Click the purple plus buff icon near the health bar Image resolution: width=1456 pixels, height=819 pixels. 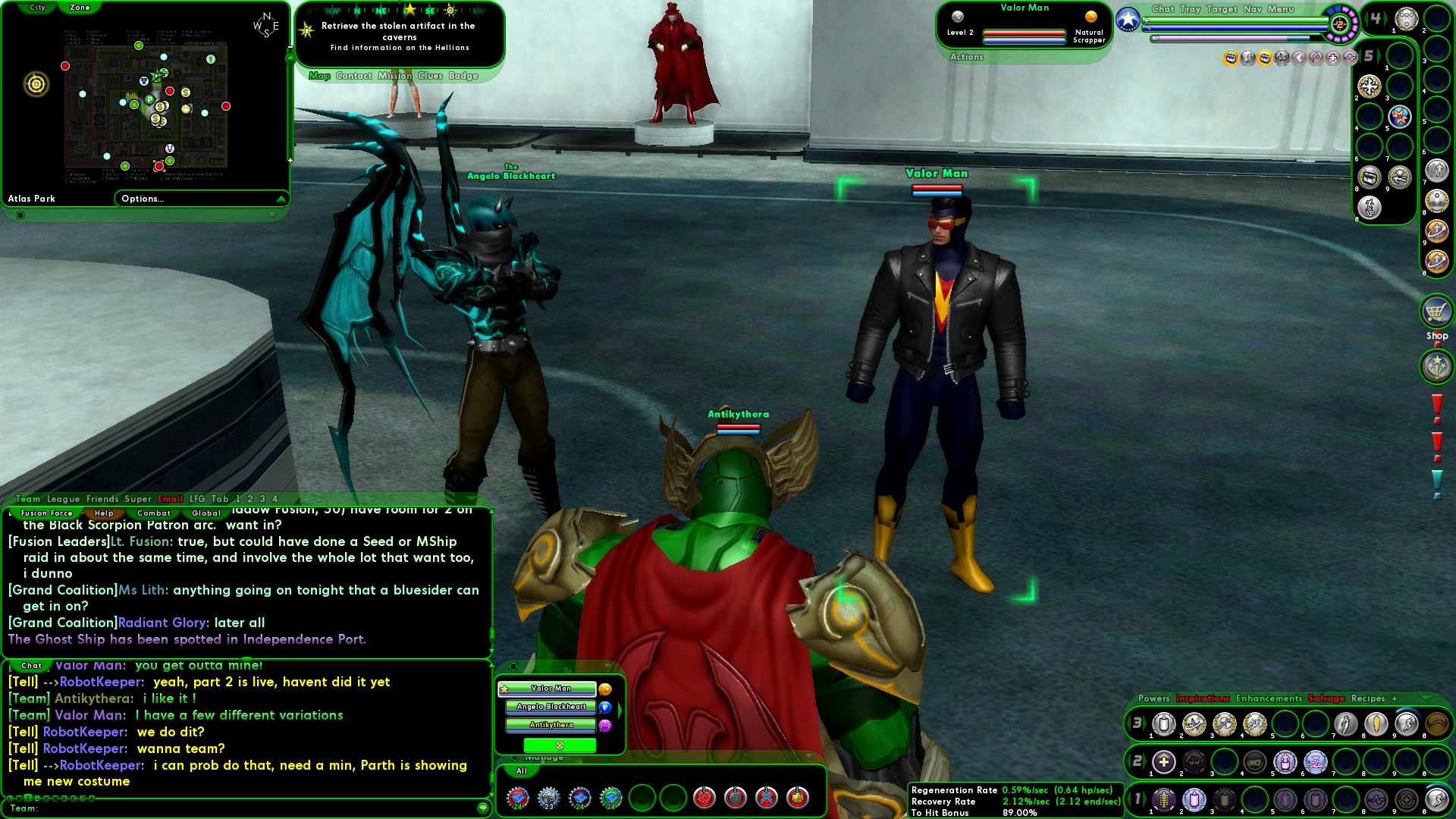(x=1332, y=58)
